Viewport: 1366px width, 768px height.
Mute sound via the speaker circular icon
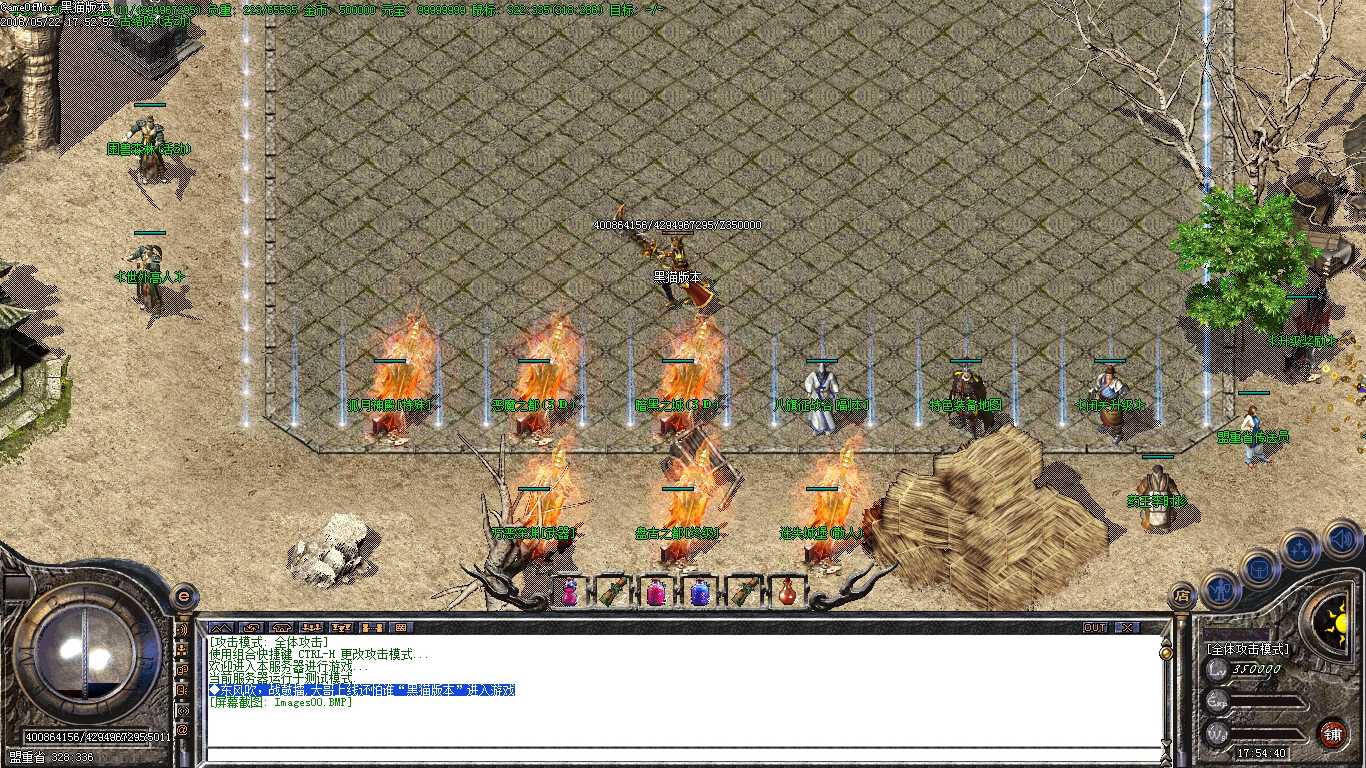(x=1340, y=538)
